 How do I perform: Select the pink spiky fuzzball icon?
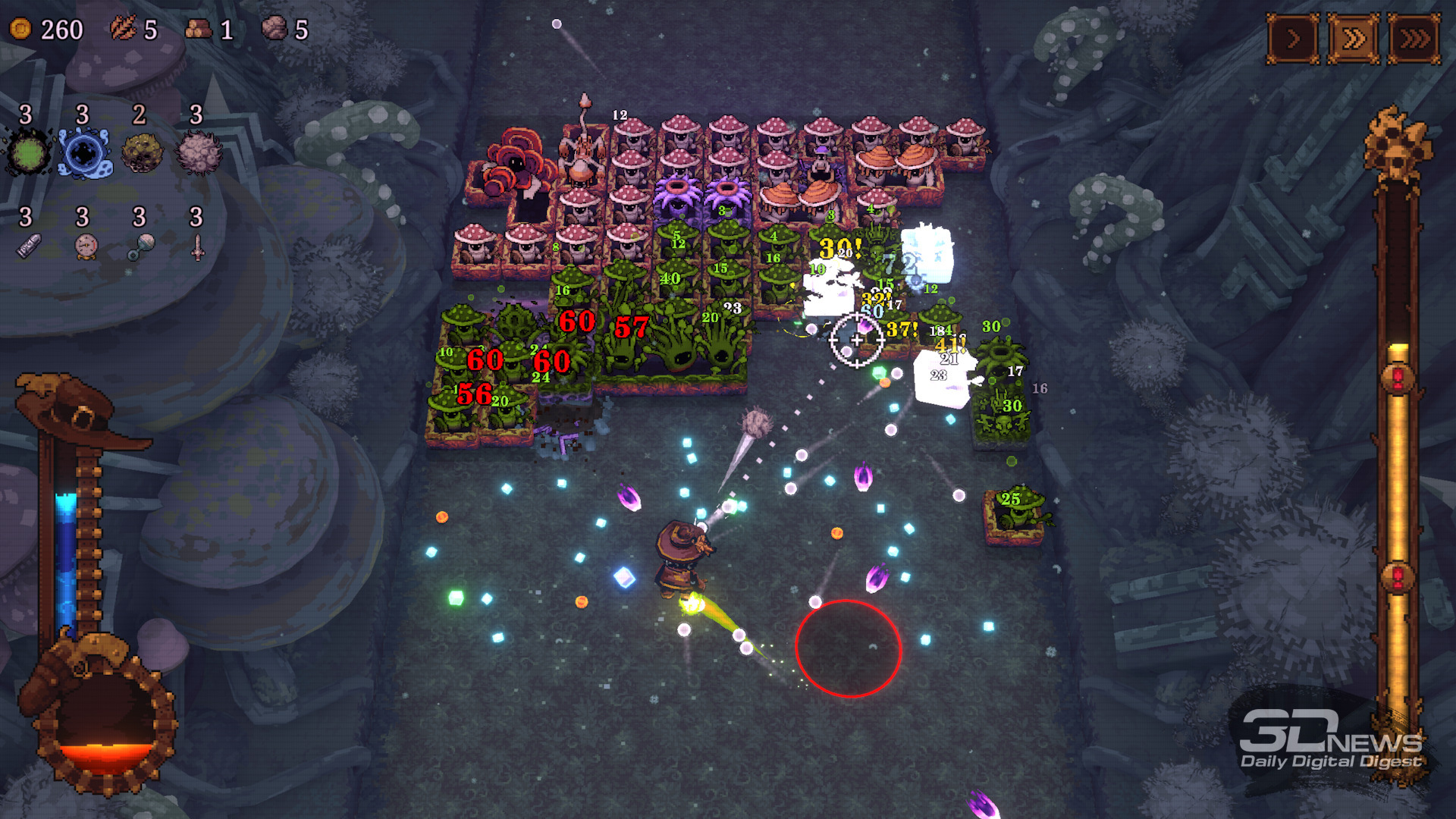199,153
